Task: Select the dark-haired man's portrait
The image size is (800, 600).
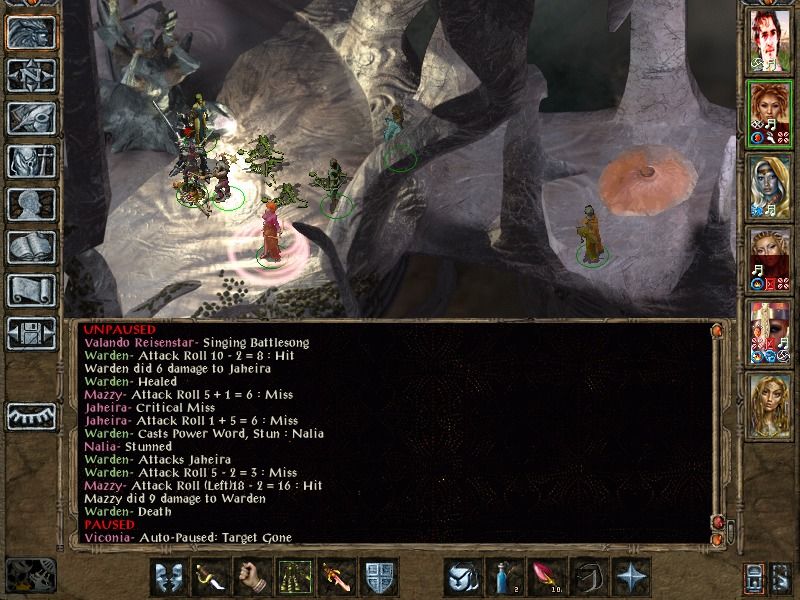Action: [x=770, y=42]
